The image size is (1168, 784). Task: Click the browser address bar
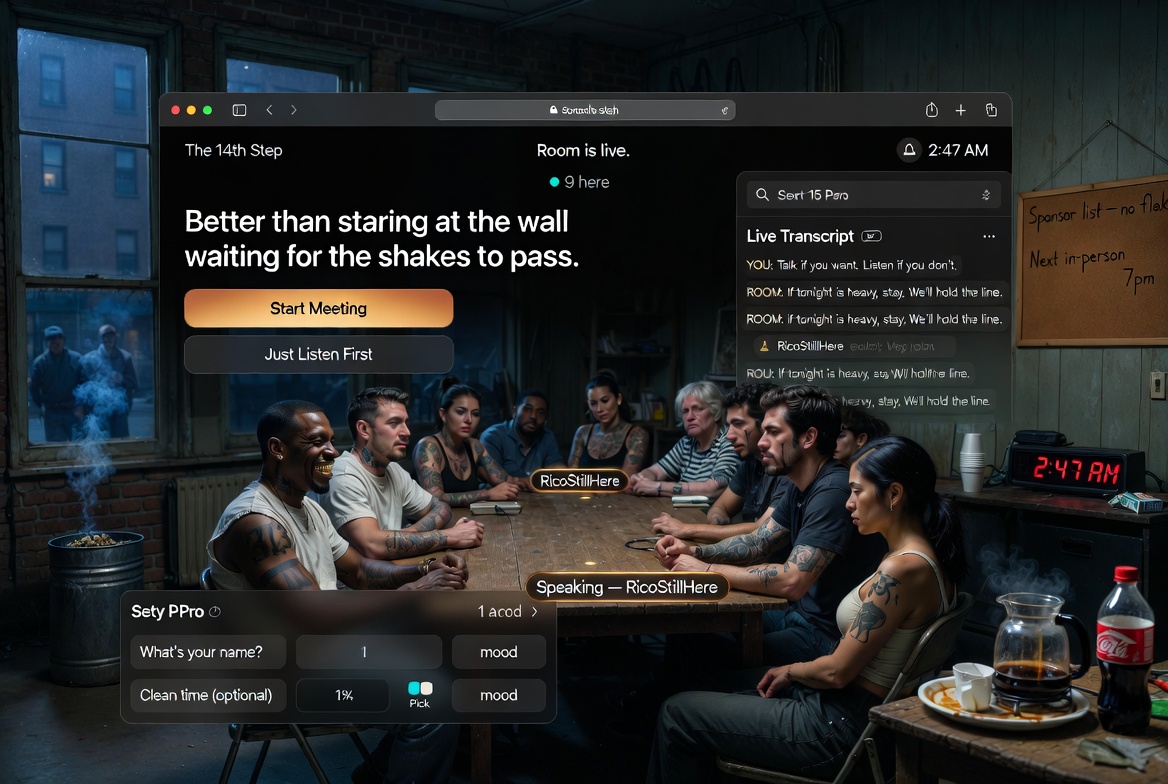(585, 110)
